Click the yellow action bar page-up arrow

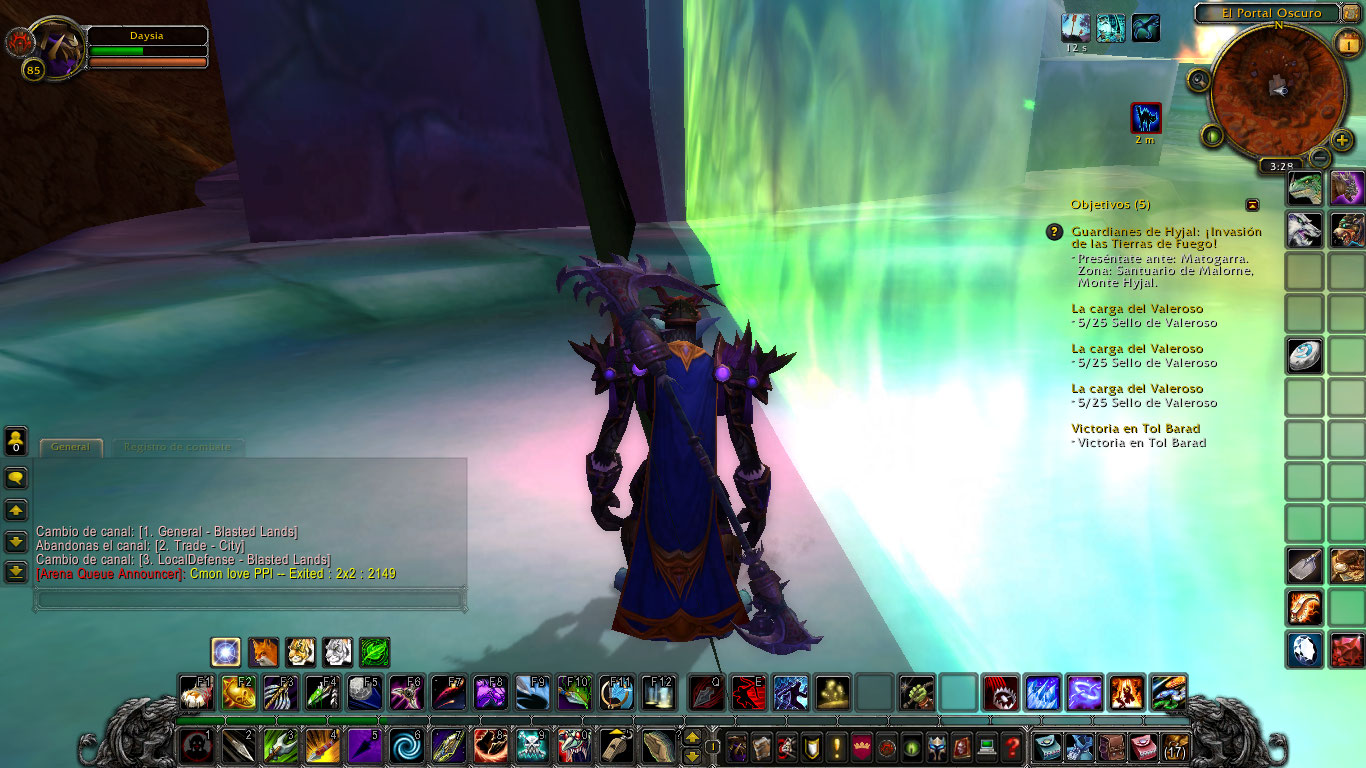point(693,738)
